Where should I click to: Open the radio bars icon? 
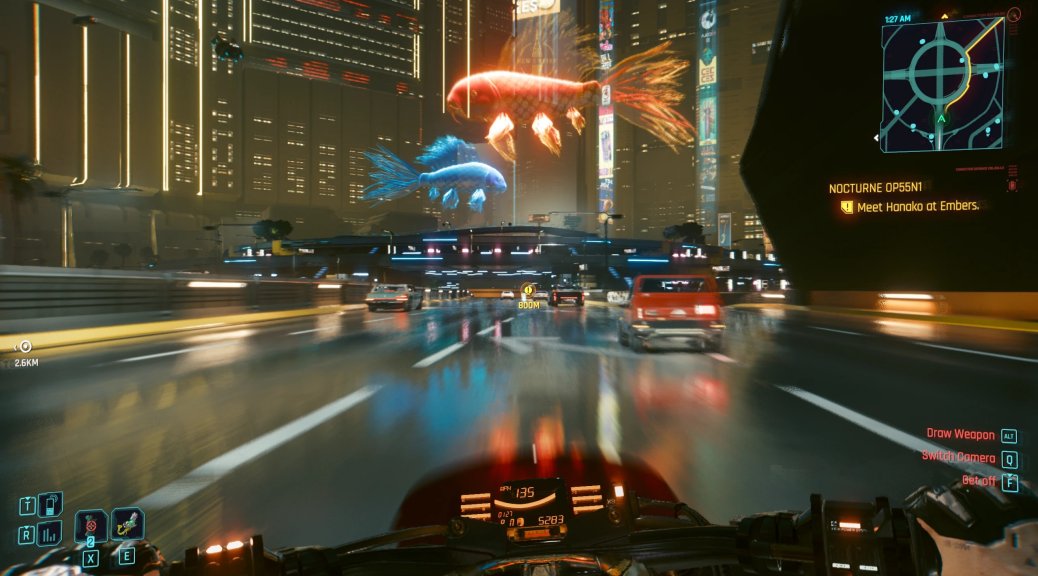click(x=50, y=533)
